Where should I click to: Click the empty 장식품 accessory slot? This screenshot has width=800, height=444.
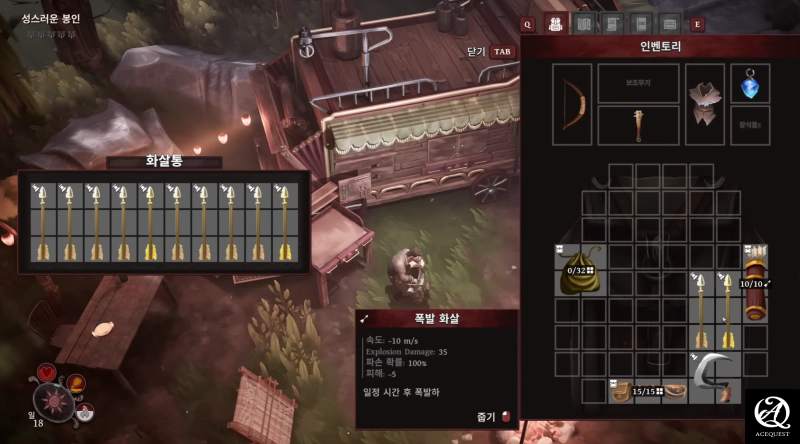[x=750, y=126]
